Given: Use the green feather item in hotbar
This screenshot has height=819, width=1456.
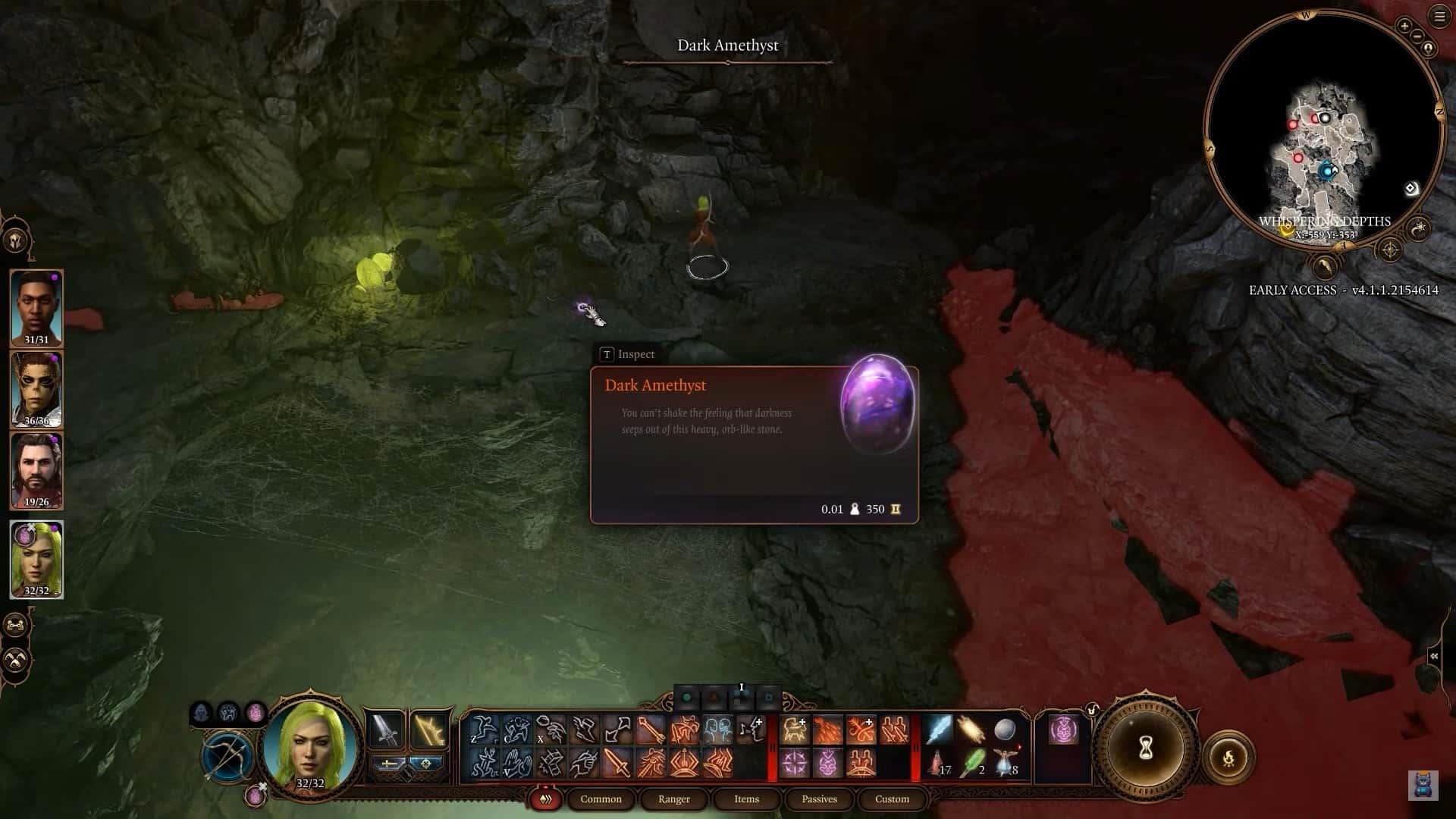Looking at the screenshot, I should coord(972,763).
